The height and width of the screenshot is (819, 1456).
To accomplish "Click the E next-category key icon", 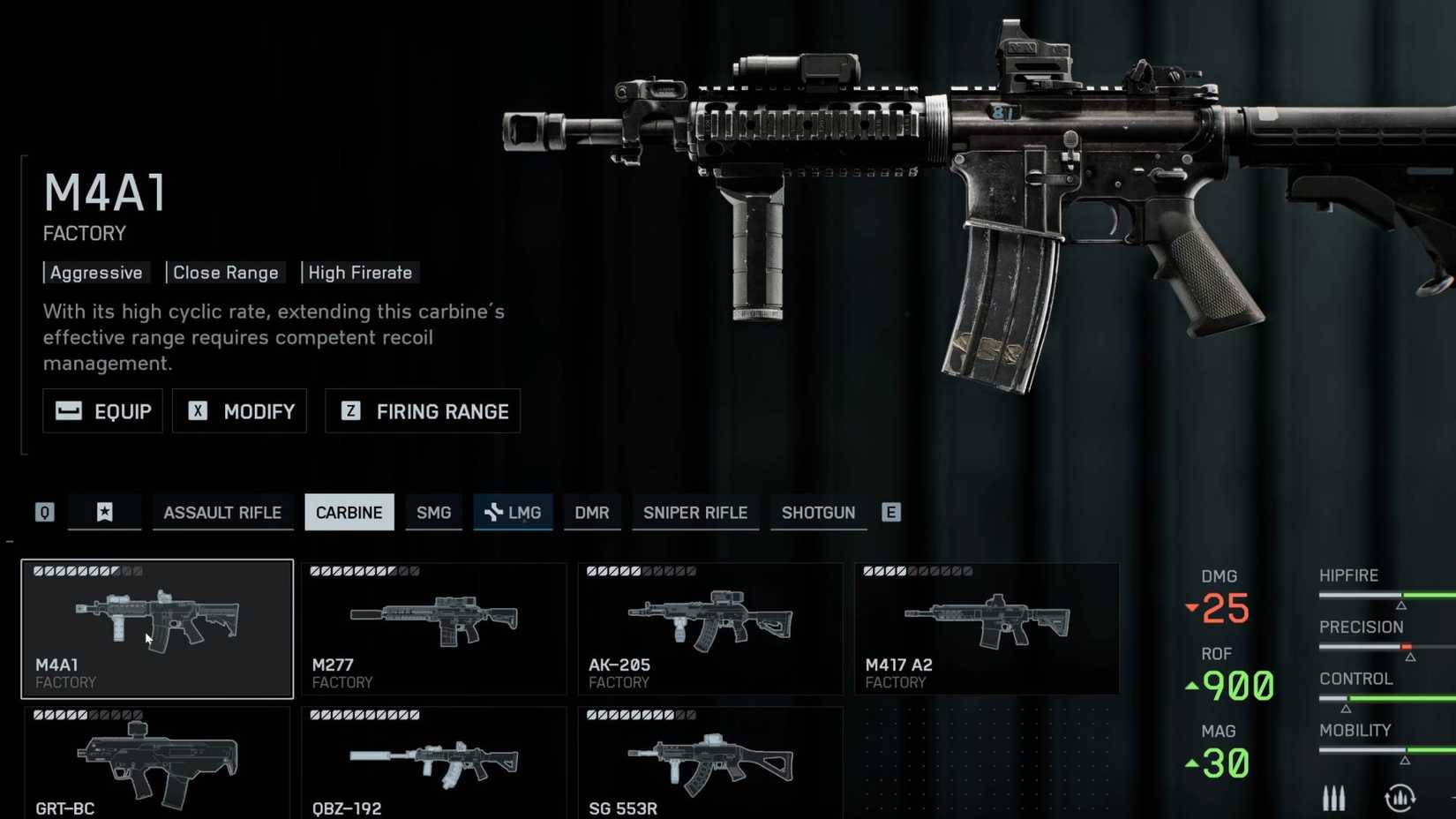I will click(890, 512).
